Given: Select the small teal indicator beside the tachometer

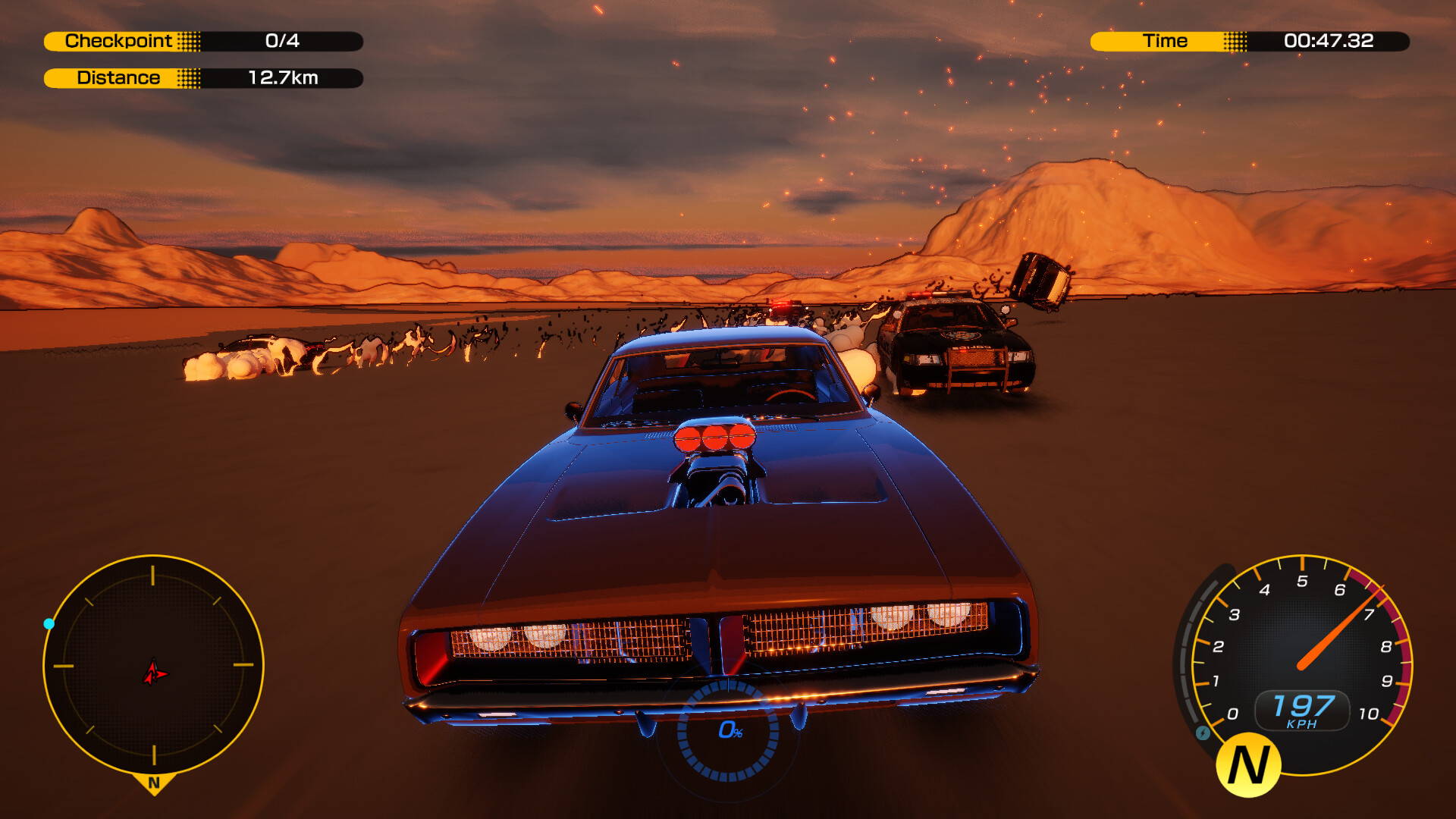Looking at the screenshot, I should 1203,734.
